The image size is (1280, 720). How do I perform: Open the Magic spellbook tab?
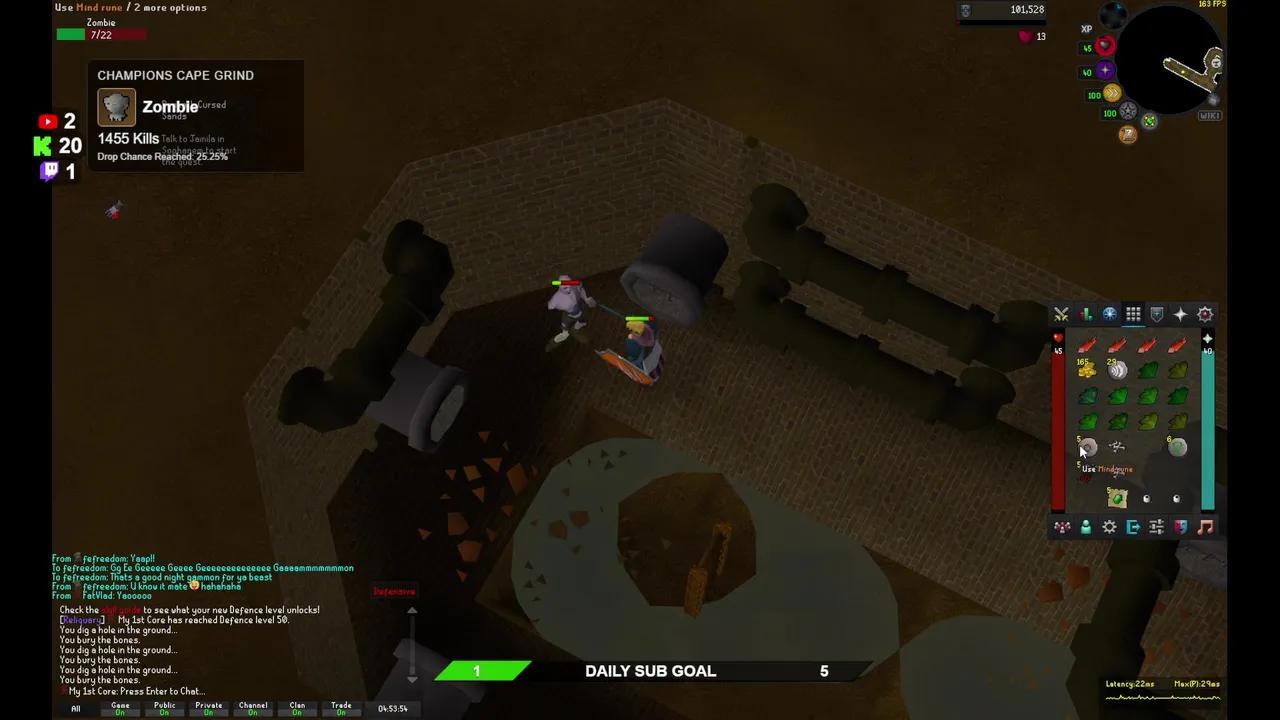(1205, 314)
